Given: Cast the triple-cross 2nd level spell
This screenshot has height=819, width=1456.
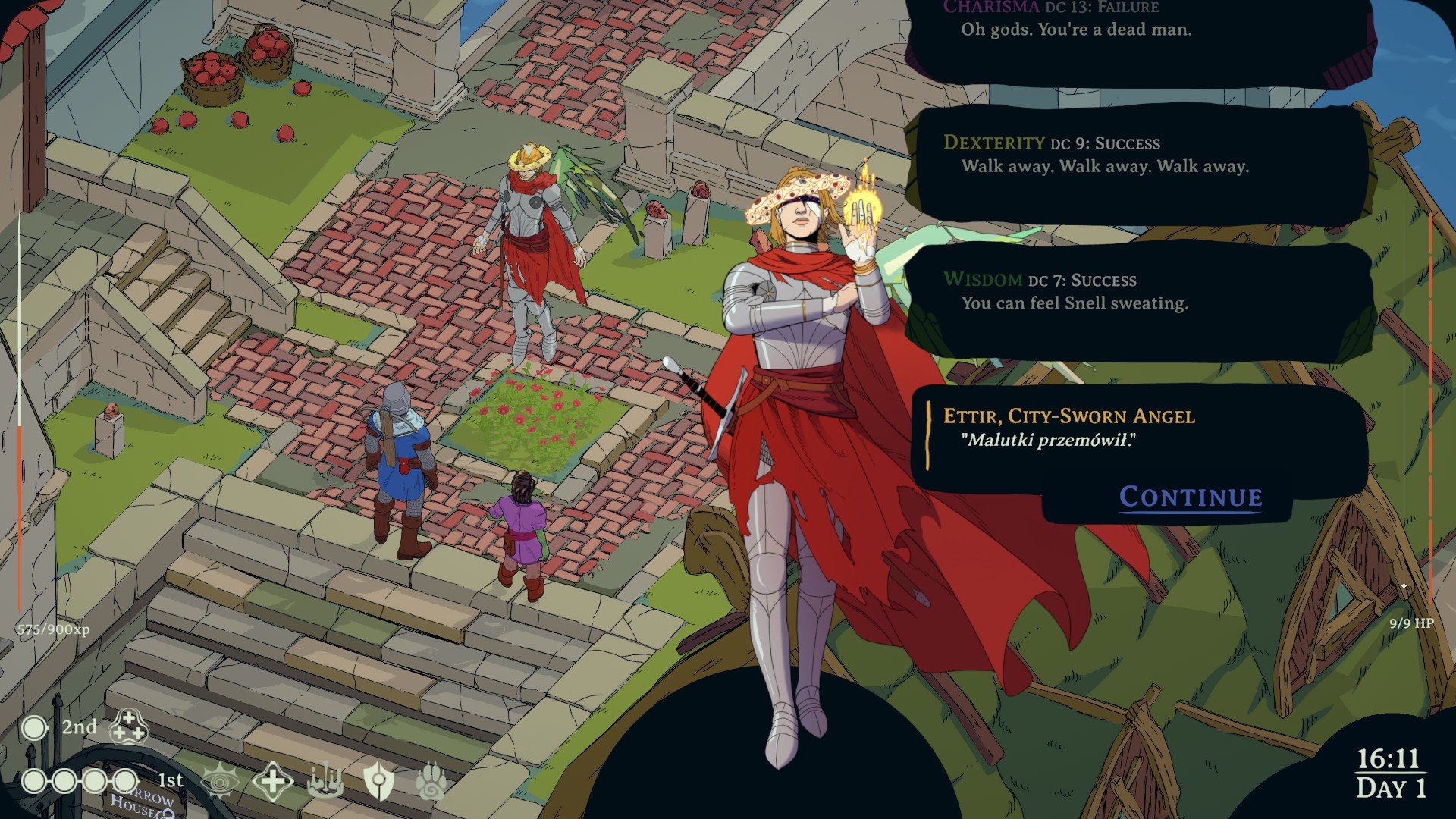Looking at the screenshot, I should point(128,727).
